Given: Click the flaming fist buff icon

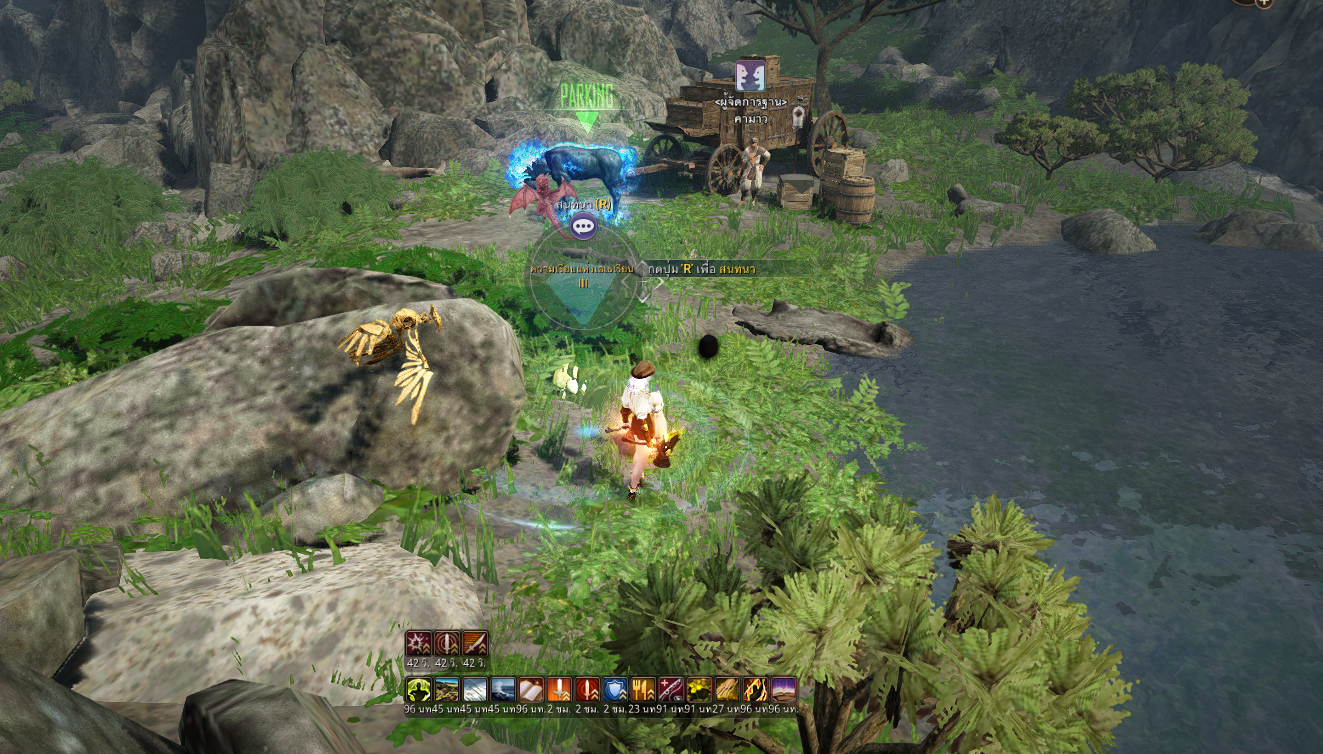Looking at the screenshot, I should click(755, 690).
